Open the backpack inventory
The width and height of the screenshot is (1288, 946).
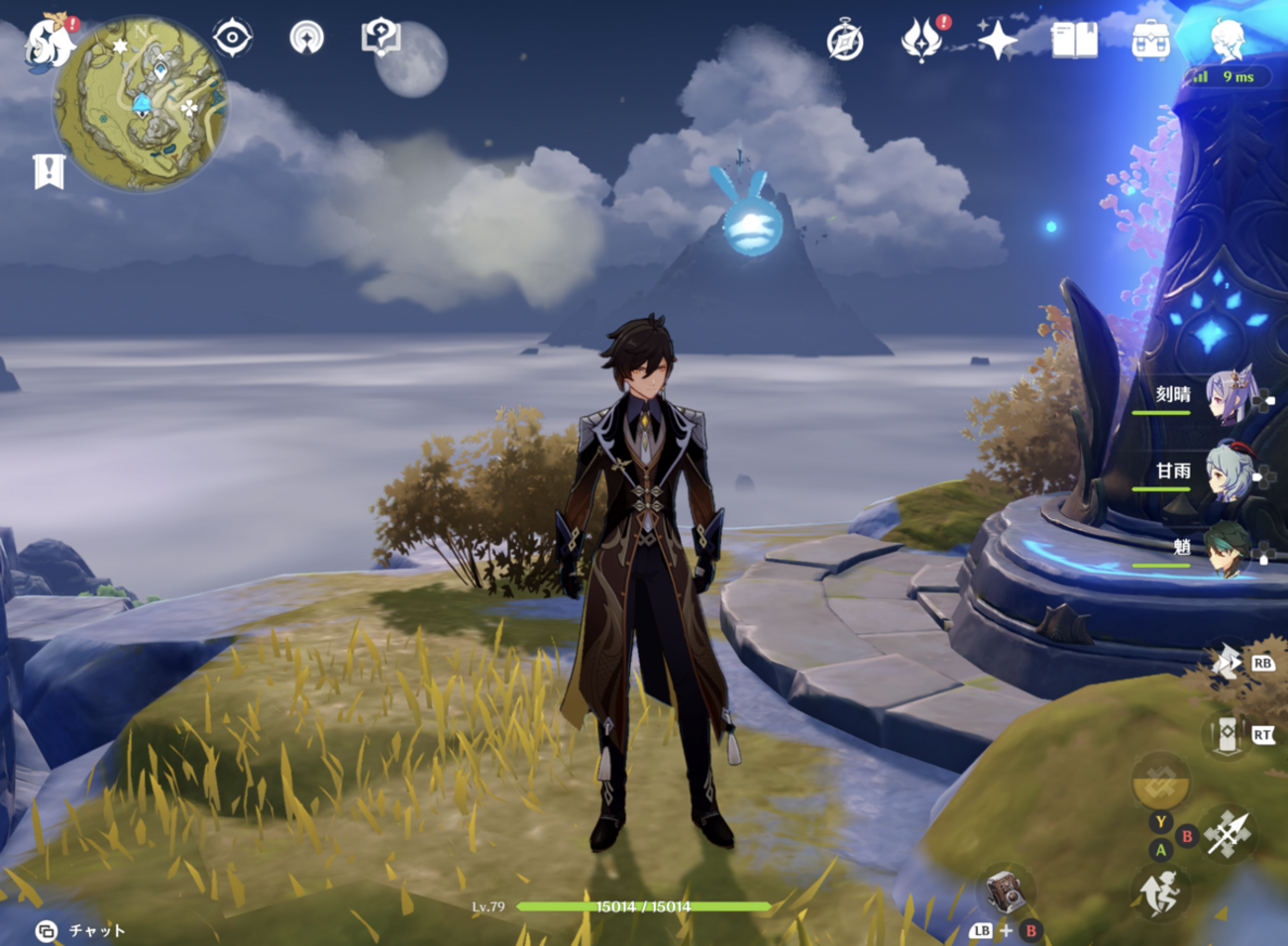click(1150, 42)
